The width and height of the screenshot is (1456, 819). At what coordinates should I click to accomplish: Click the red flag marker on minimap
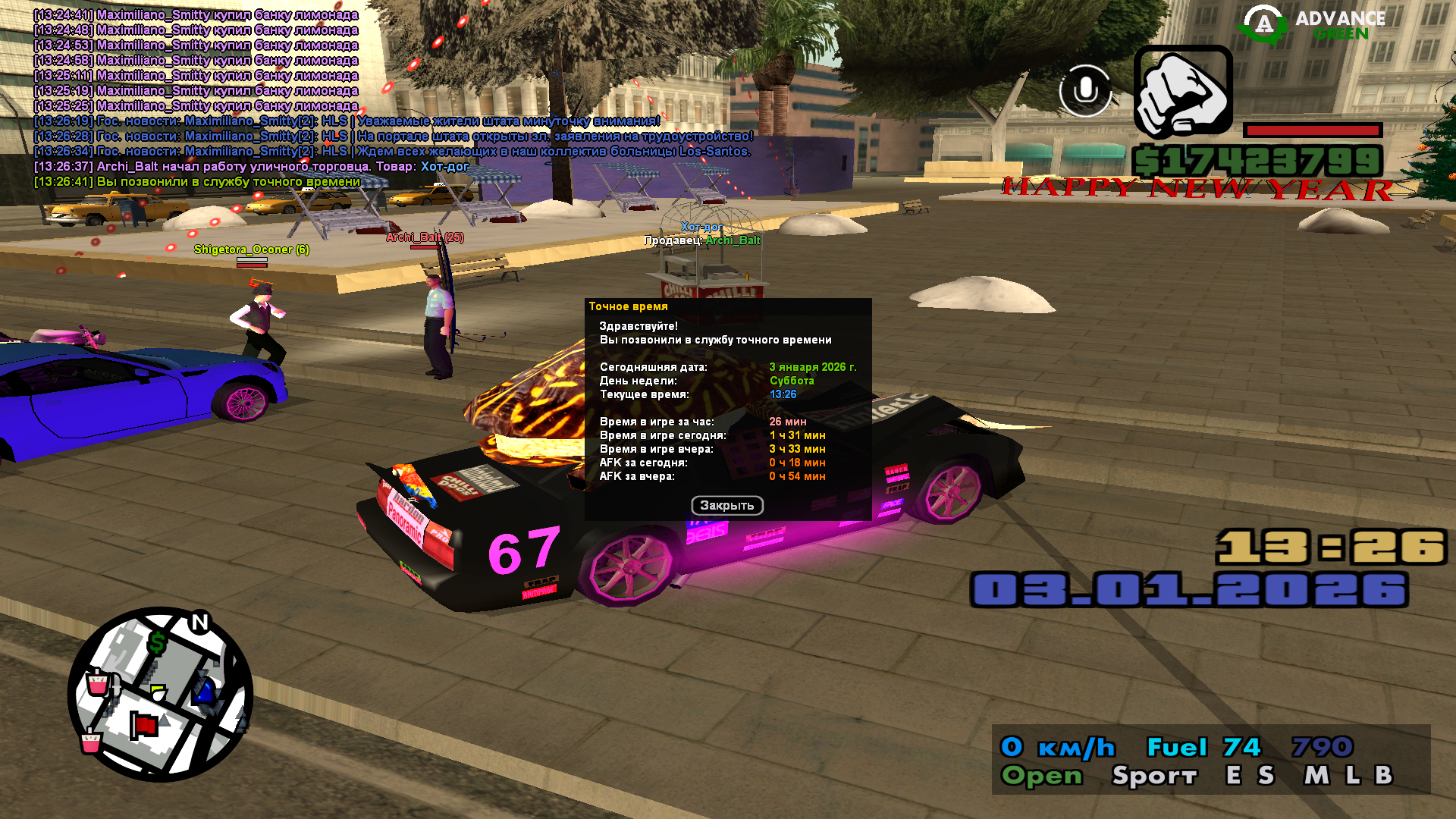click(x=142, y=725)
